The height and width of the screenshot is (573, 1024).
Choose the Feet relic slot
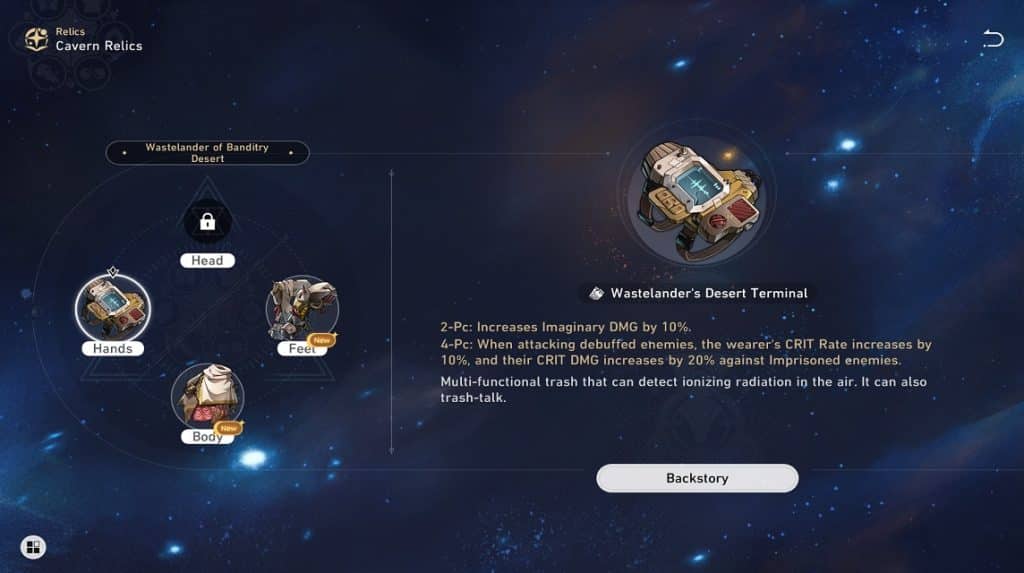click(302, 308)
